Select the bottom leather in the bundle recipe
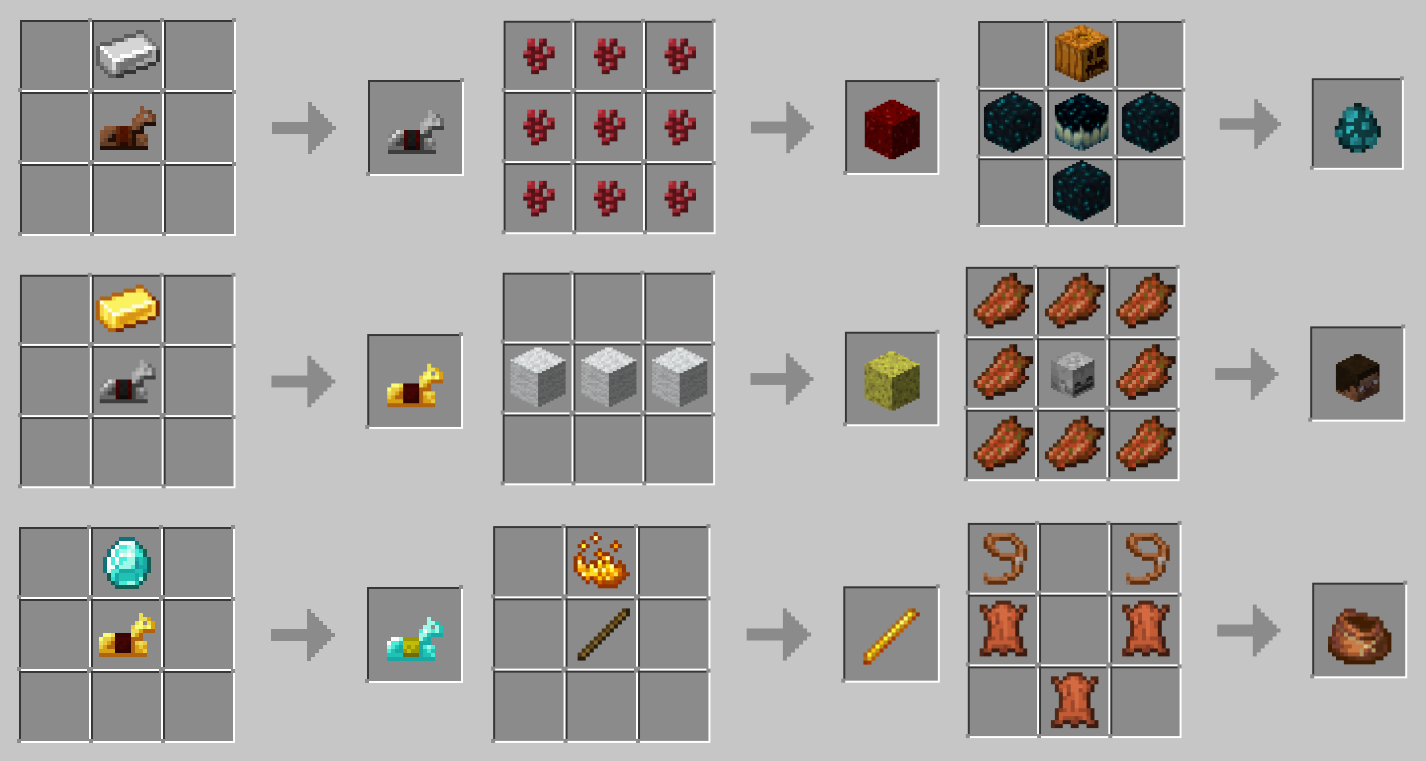The image size is (1426, 761). click(x=1075, y=700)
